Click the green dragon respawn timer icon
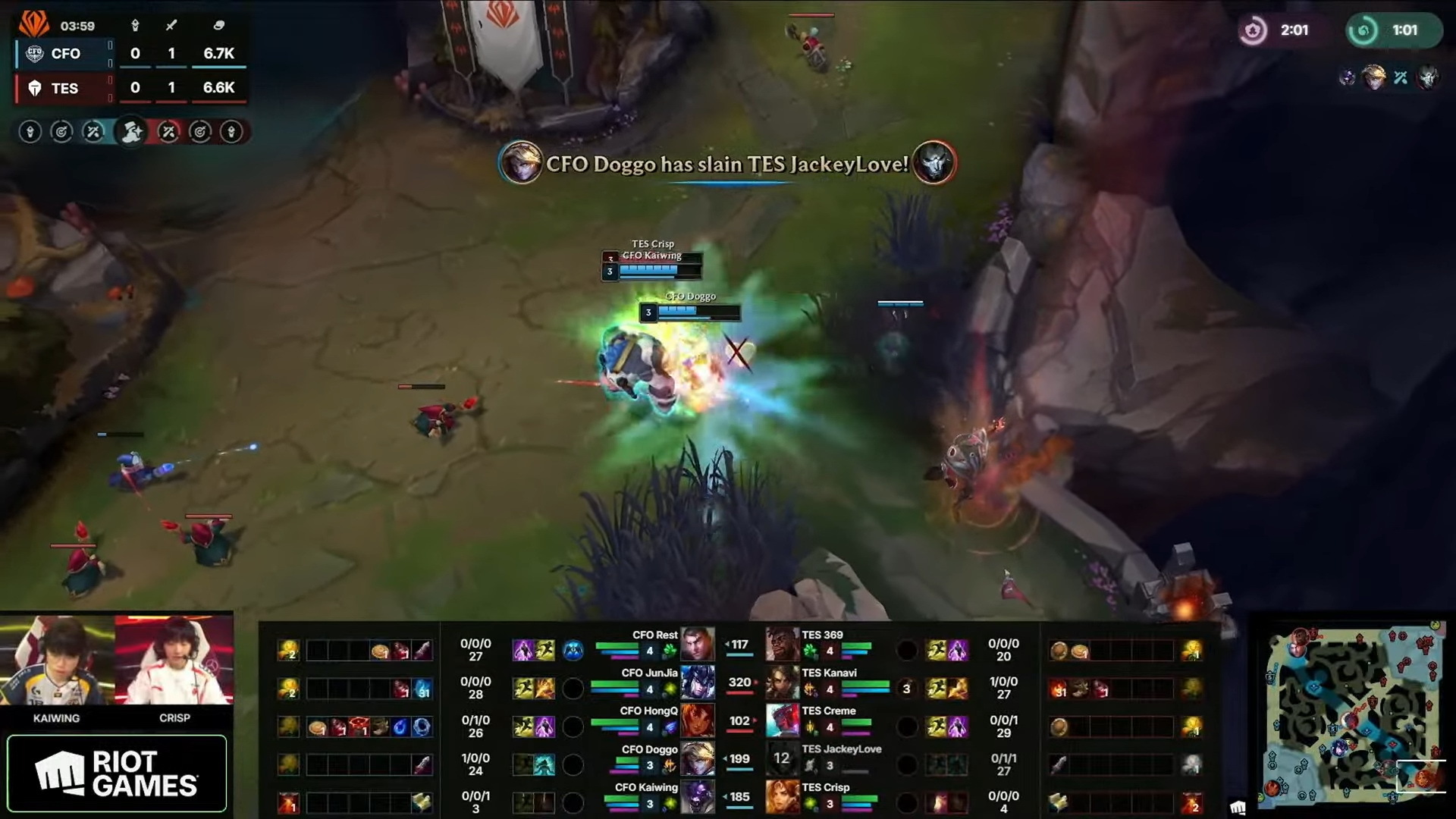The width and height of the screenshot is (1456, 819). tap(1366, 30)
